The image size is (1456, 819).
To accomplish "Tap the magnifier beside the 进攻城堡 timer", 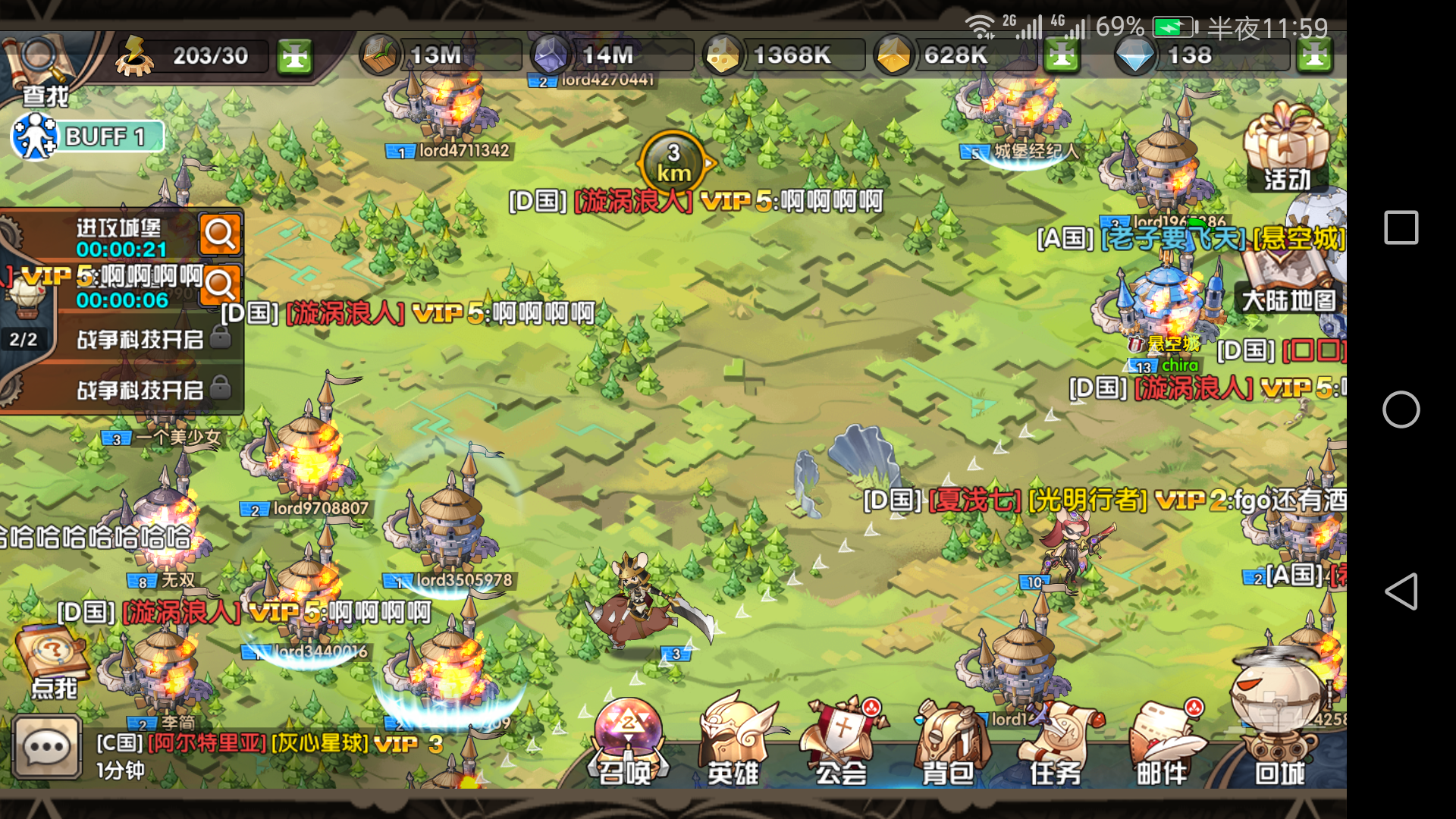I will pos(221,235).
